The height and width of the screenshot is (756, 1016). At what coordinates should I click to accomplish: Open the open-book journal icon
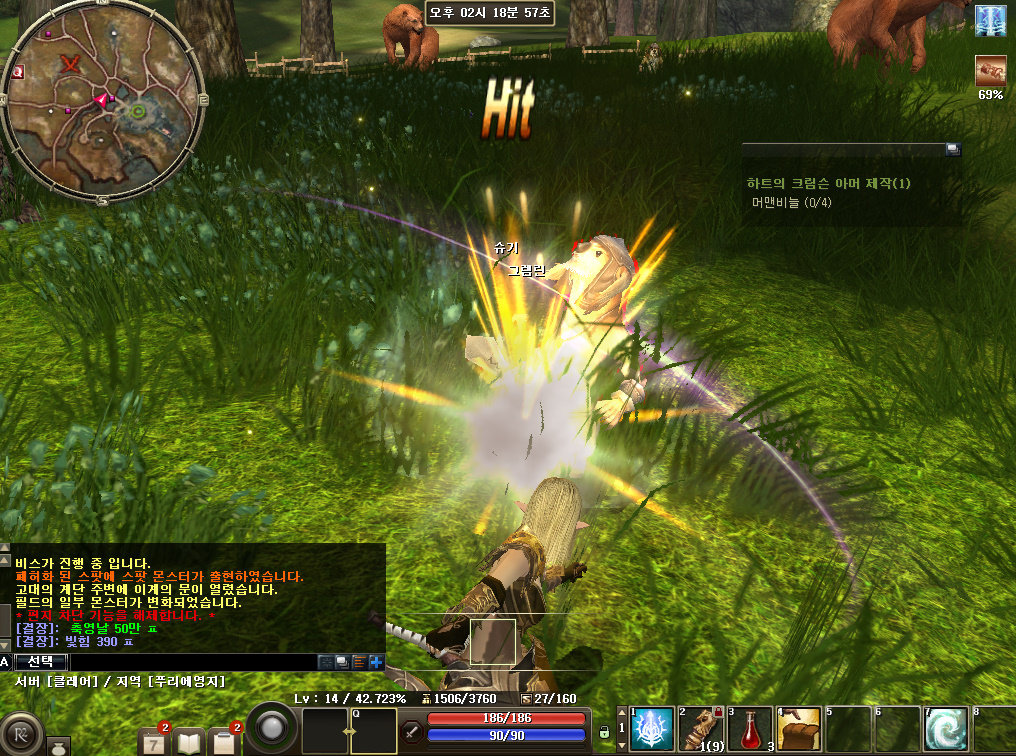(190, 742)
